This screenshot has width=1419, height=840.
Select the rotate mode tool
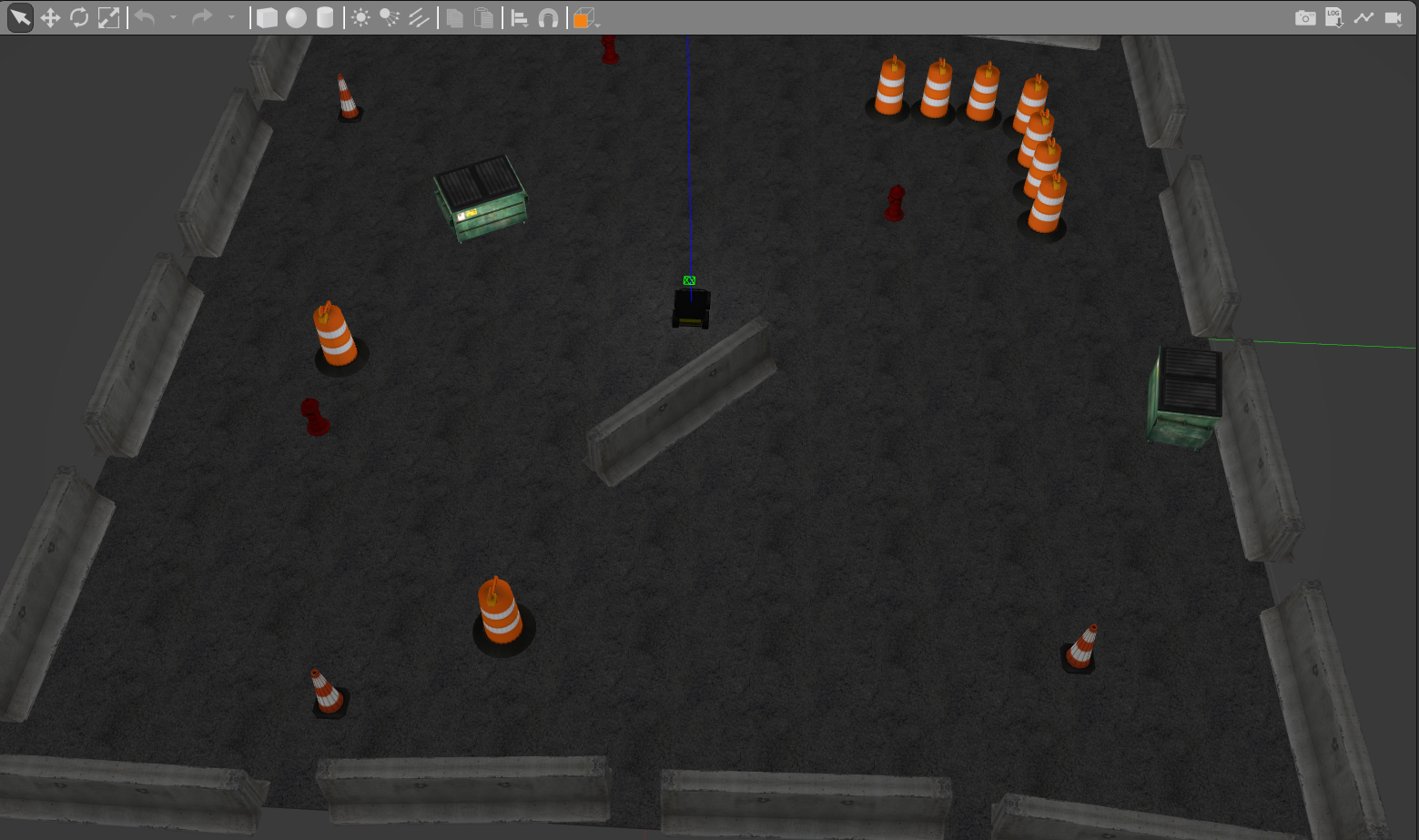[80, 17]
